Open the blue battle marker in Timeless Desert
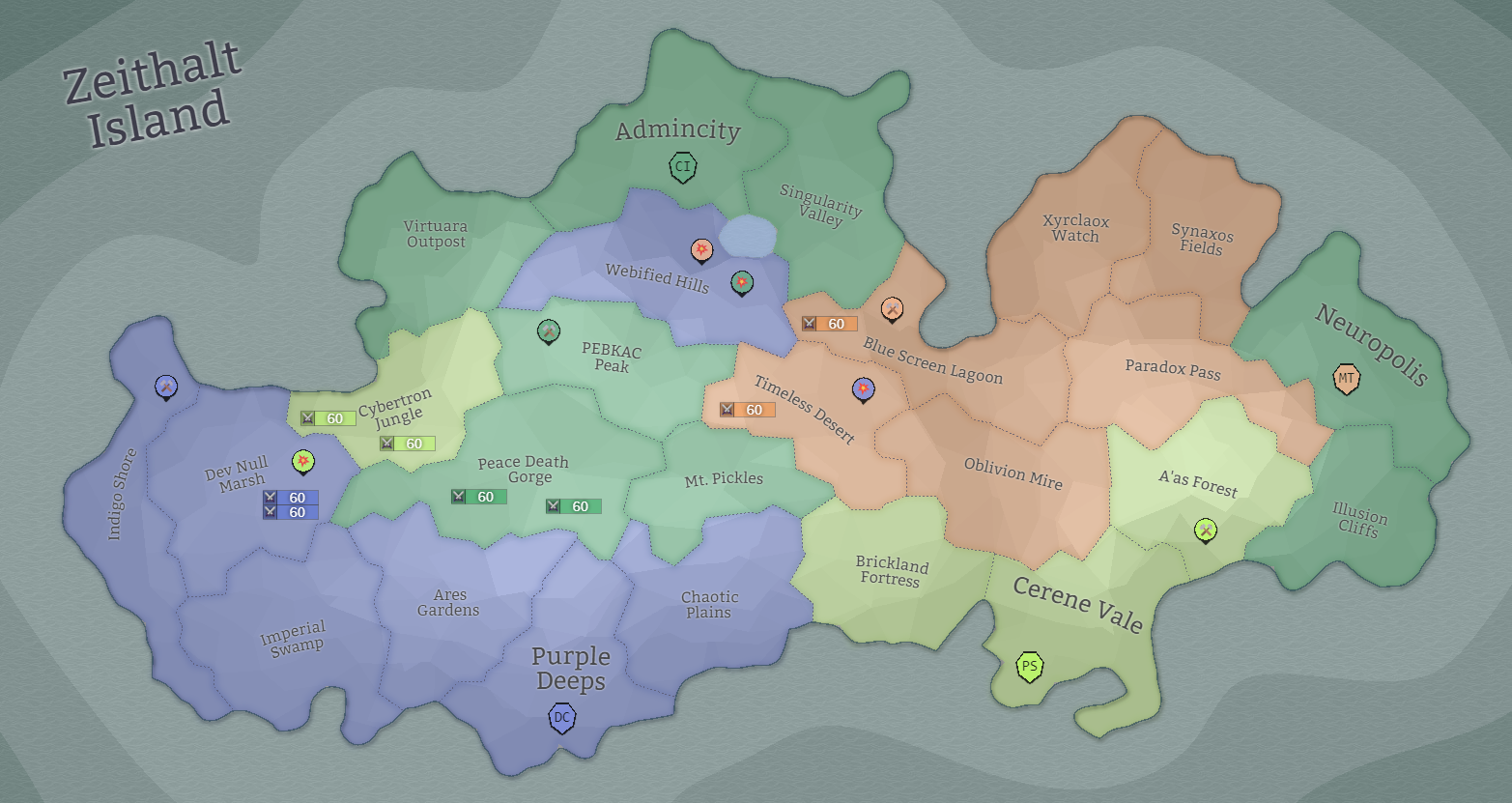The height and width of the screenshot is (803, 1512). (862, 388)
